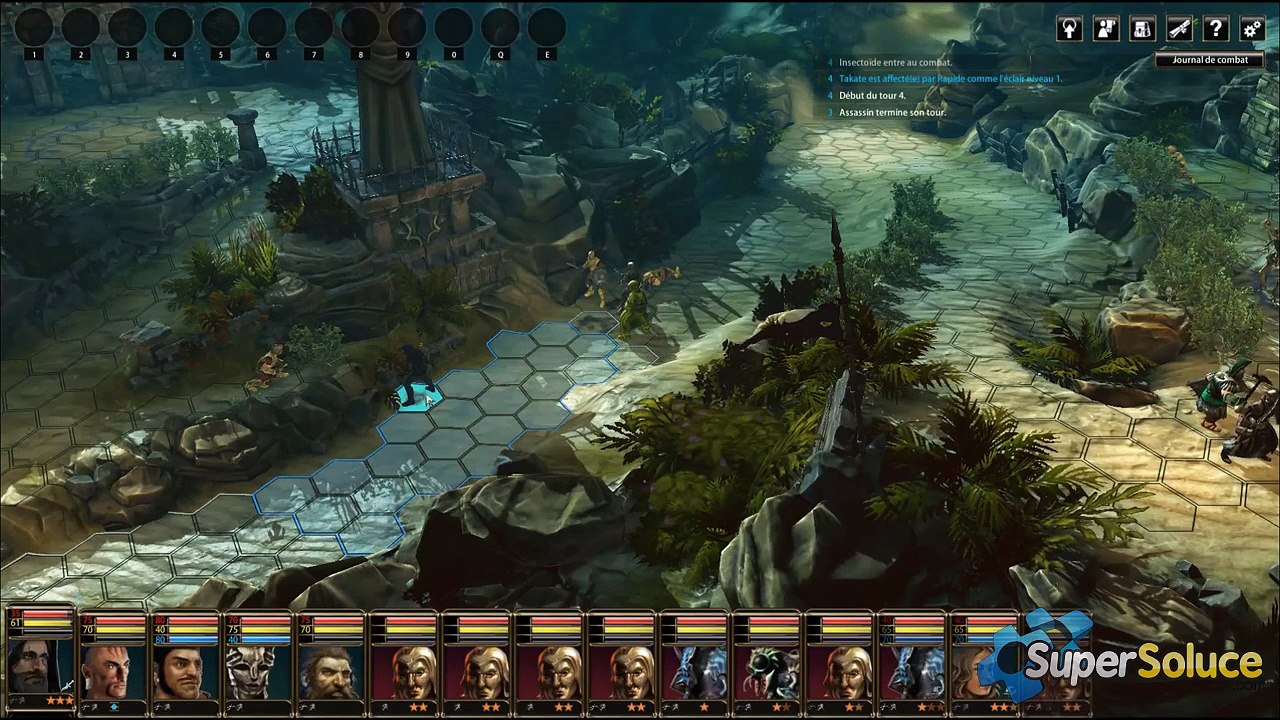The height and width of the screenshot is (720, 1280).
Task: Toggle the Journal de combat button
Action: (x=1203, y=60)
